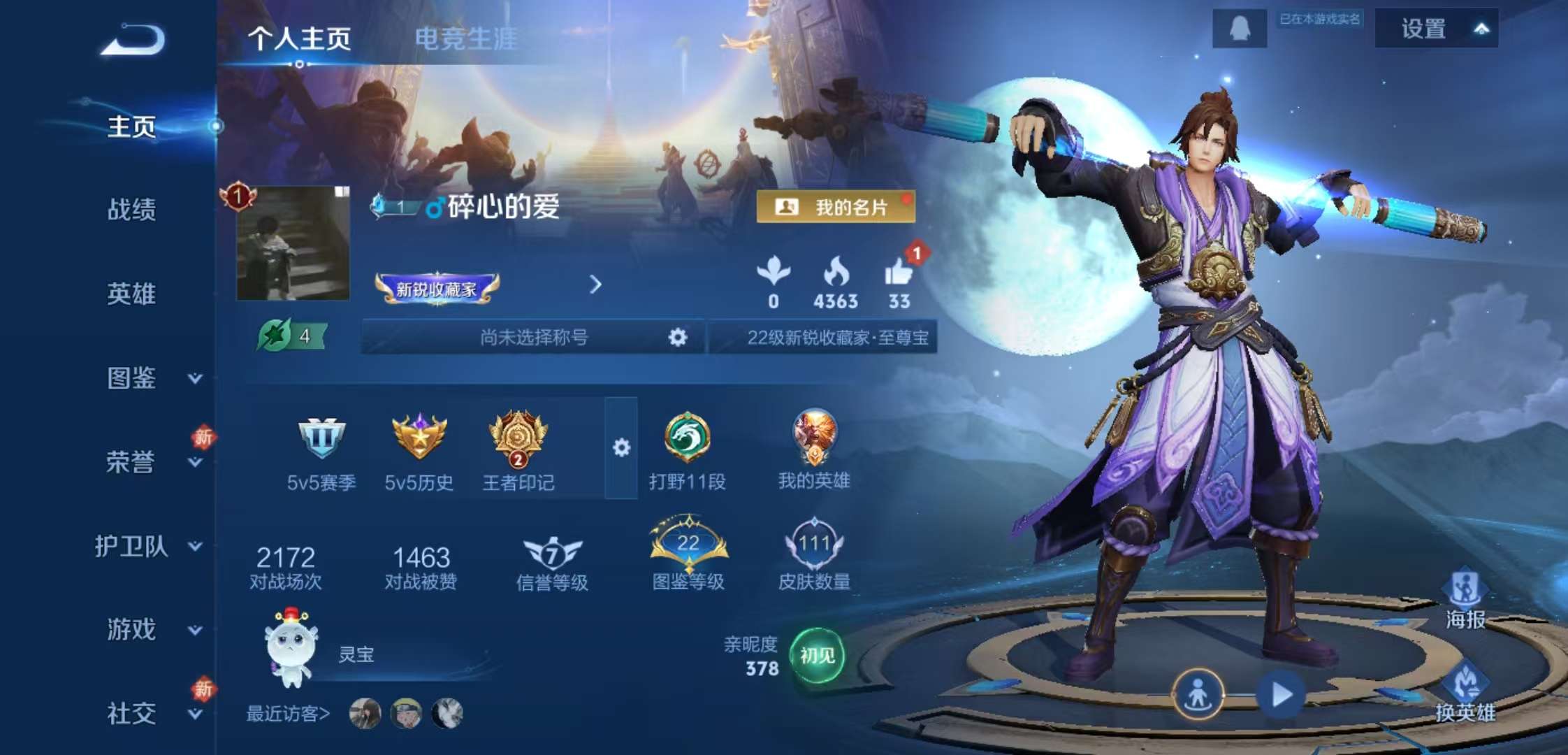Viewport: 1568px width, 755px height.
Task: Open 新锐收藏家 badge details arrow
Action: coord(595,286)
